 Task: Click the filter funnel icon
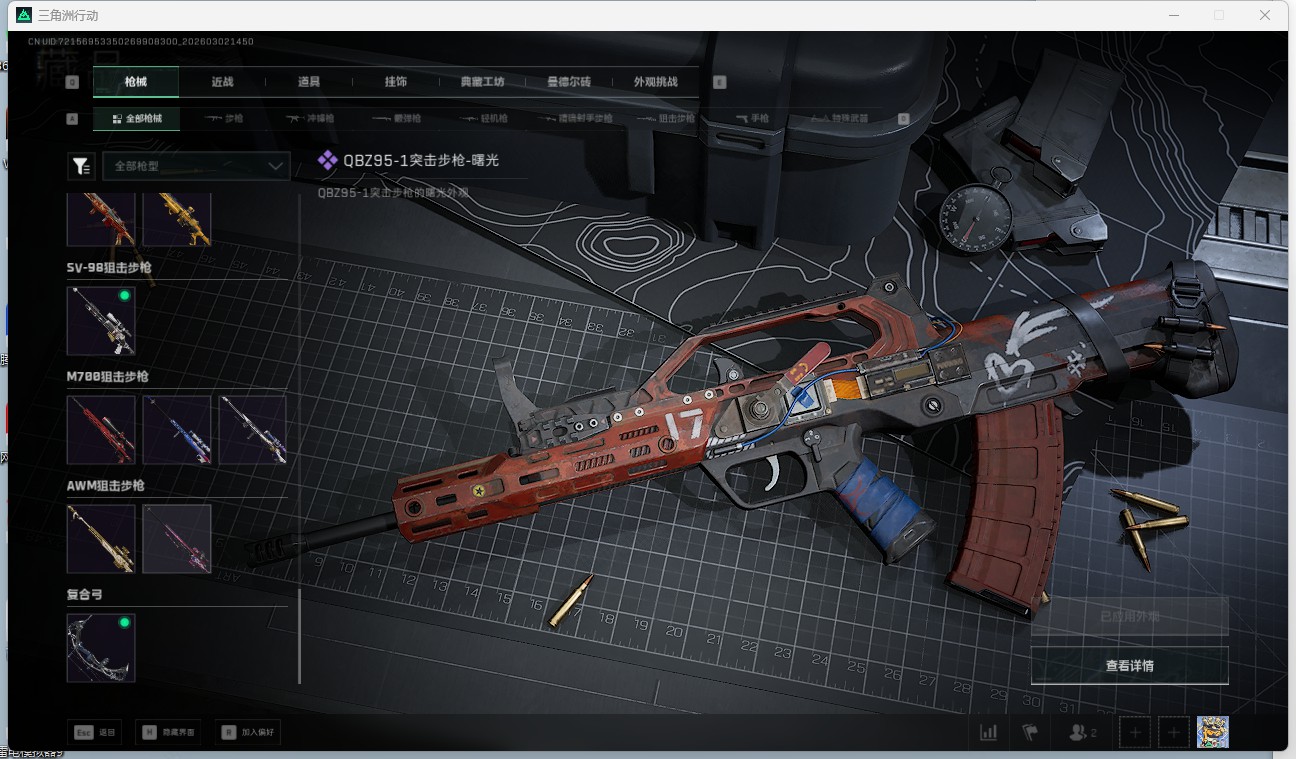click(80, 166)
